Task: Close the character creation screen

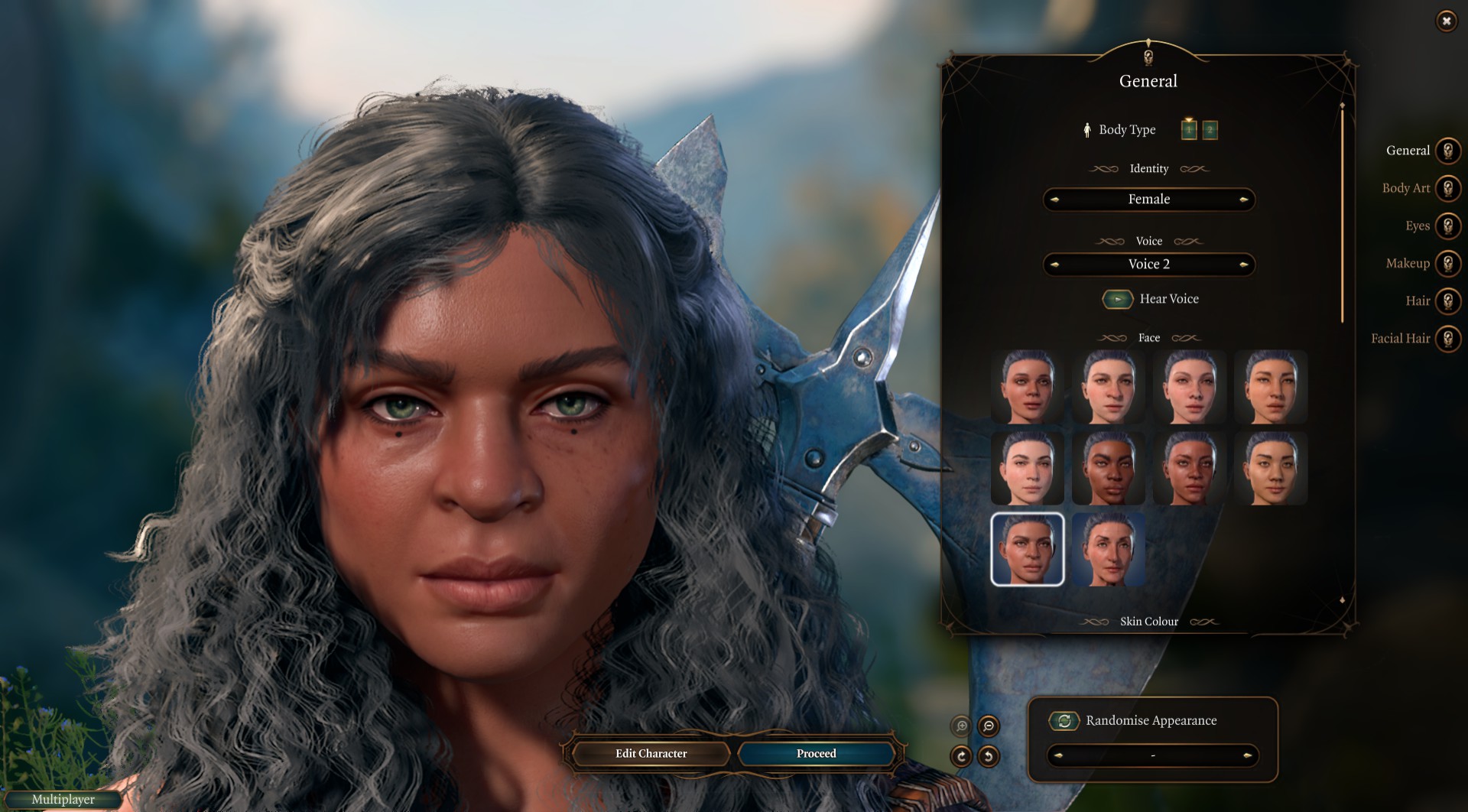Action: click(x=1446, y=21)
